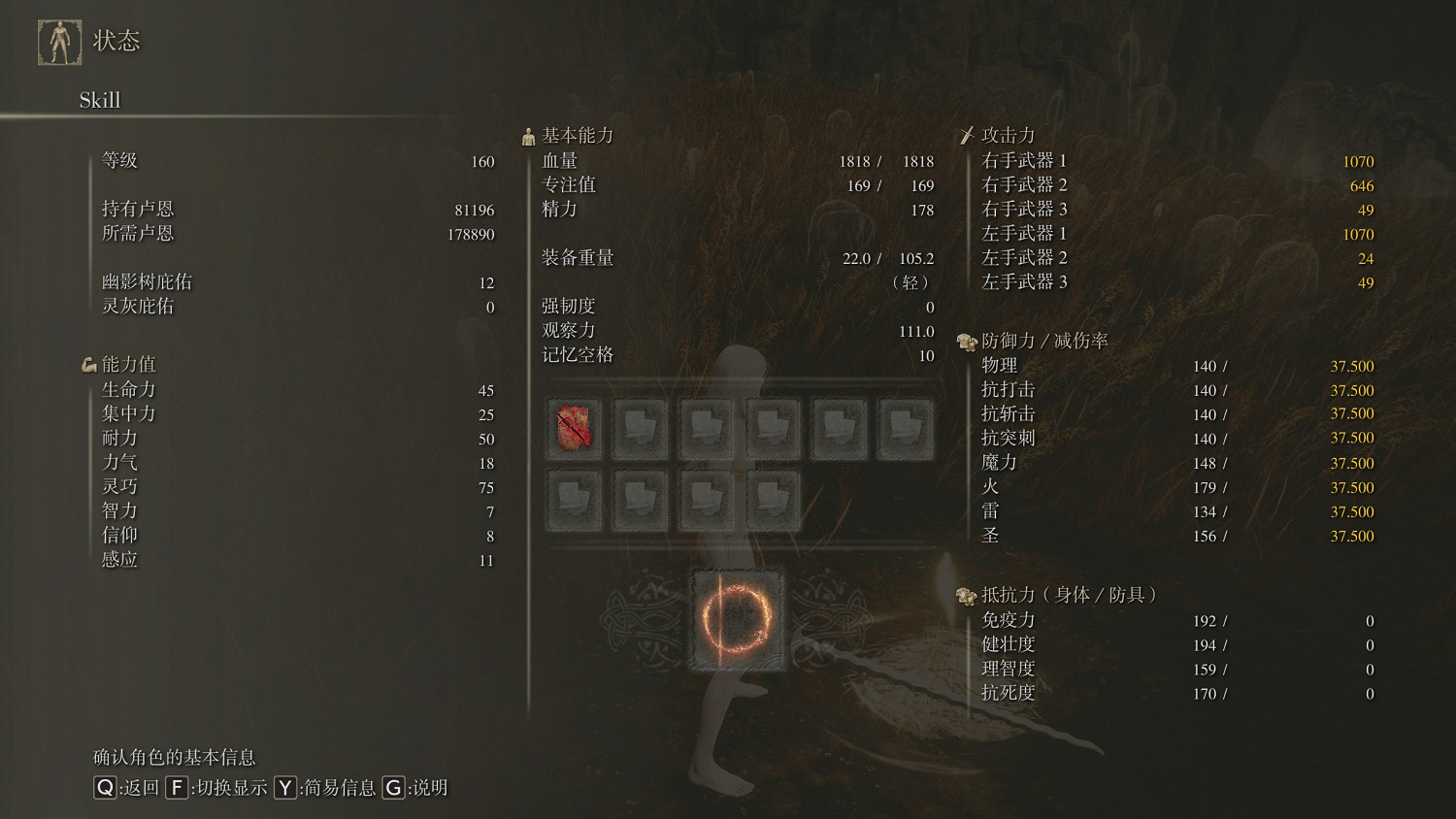
Task: Click the glowing Elden Ring emblem thumbnail
Action: (x=738, y=618)
